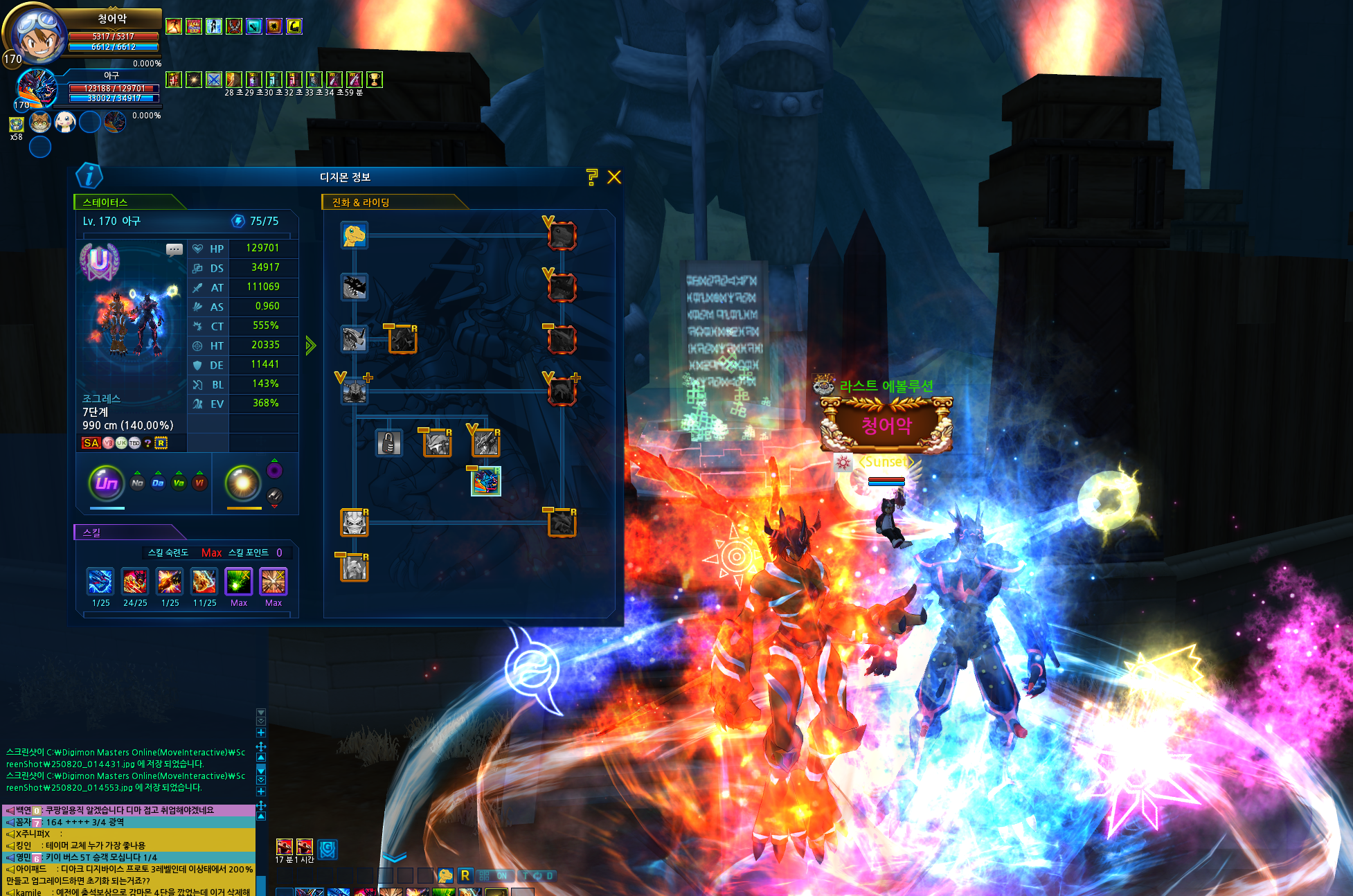Image resolution: width=1353 pixels, height=896 pixels.
Task: Choose the blue dragon skill with 1/25
Action: click(100, 582)
